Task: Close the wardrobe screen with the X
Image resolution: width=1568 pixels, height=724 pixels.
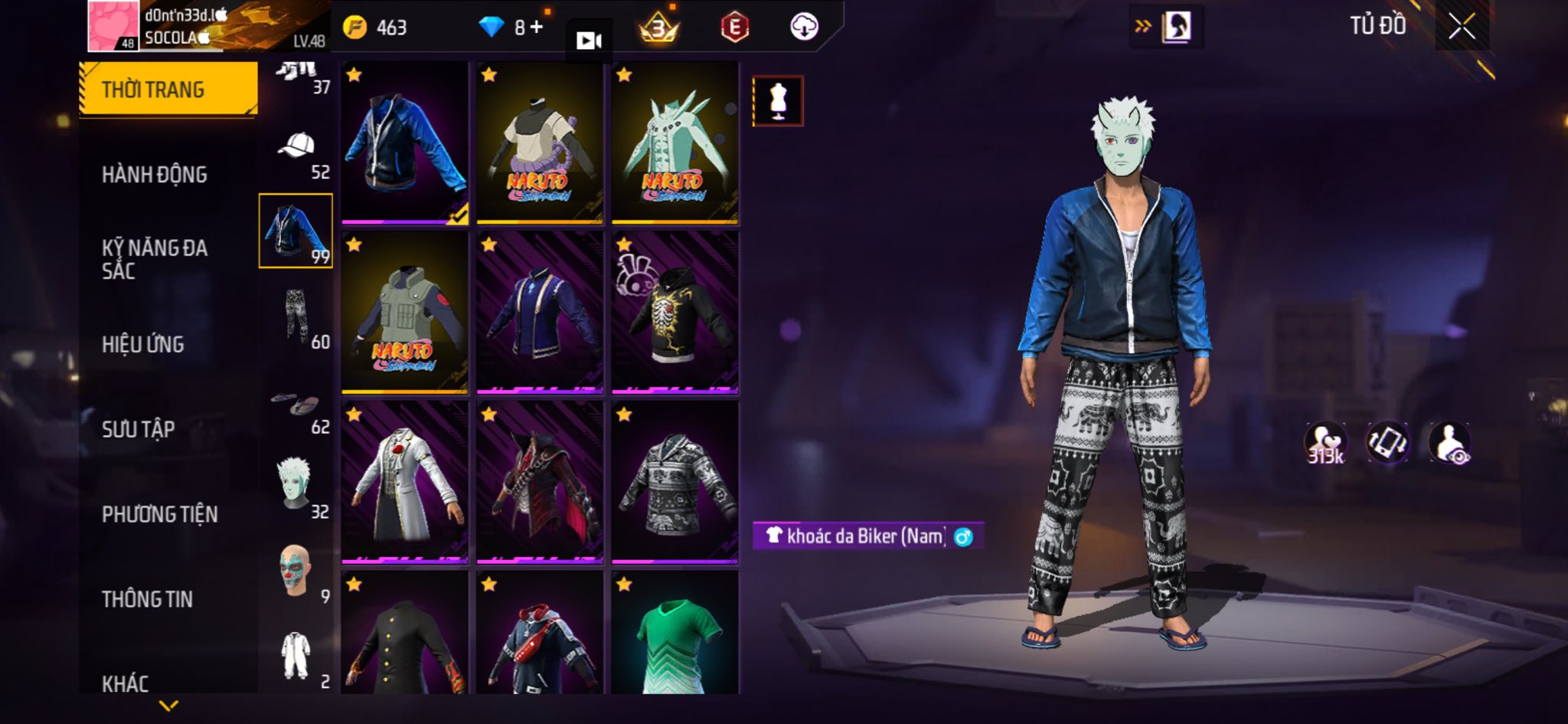Action: [1462, 27]
